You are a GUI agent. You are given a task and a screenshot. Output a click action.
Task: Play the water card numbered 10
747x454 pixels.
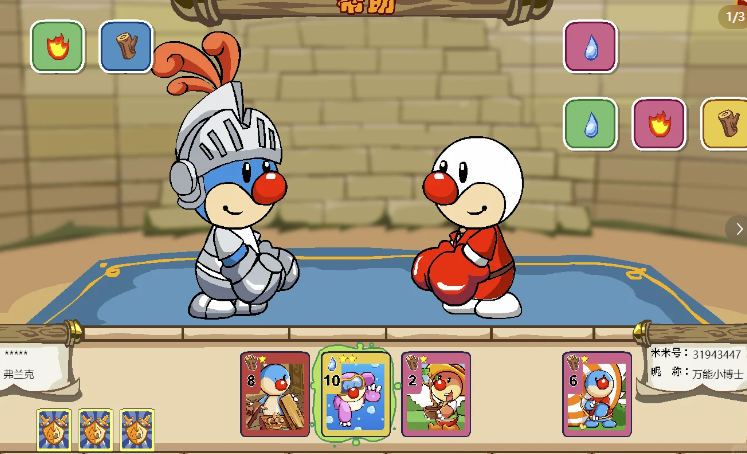(353, 394)
